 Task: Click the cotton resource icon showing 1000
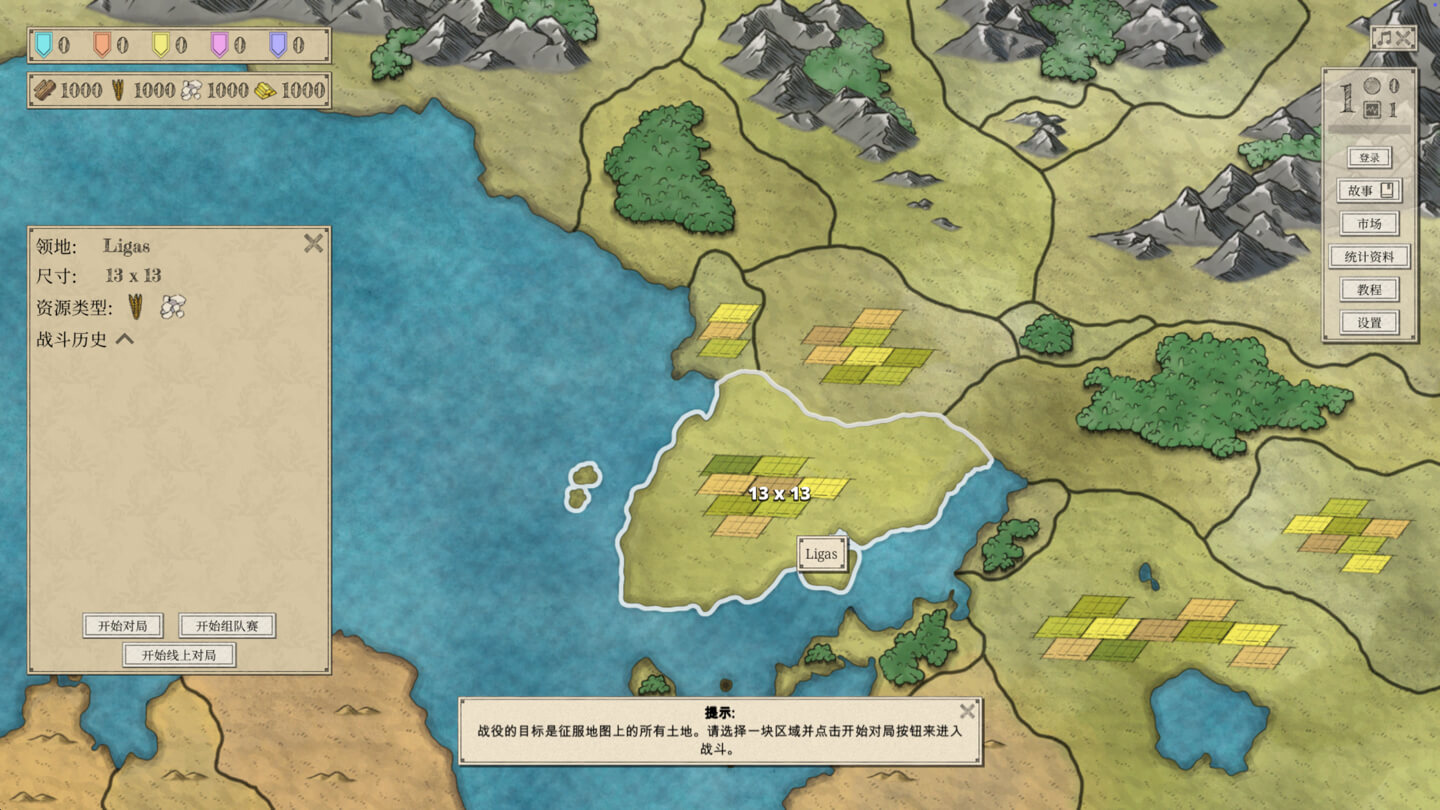coord(192,89)
